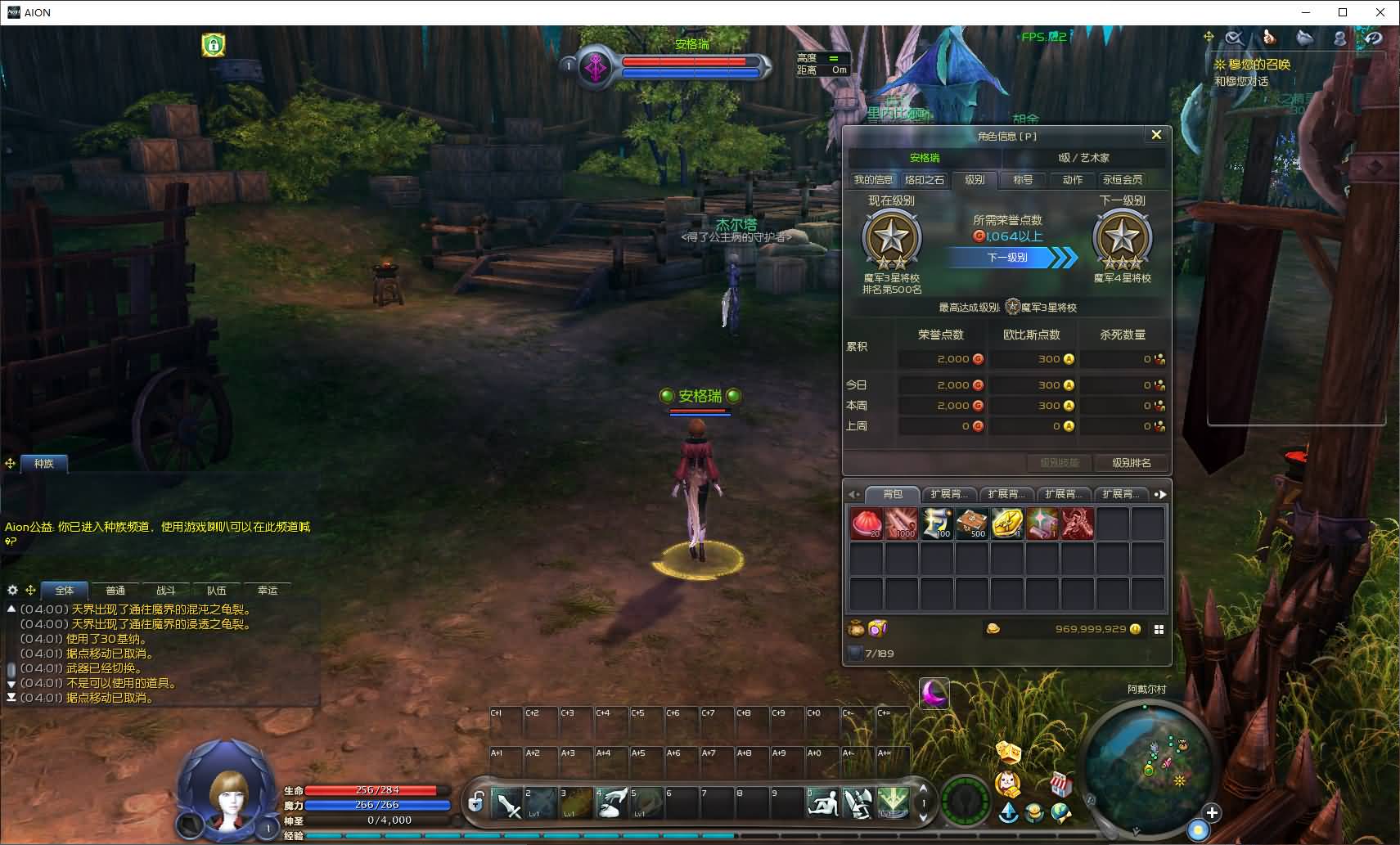
Task: Select the treasure chest item stacked 500
Action: [x=971, y=524]
